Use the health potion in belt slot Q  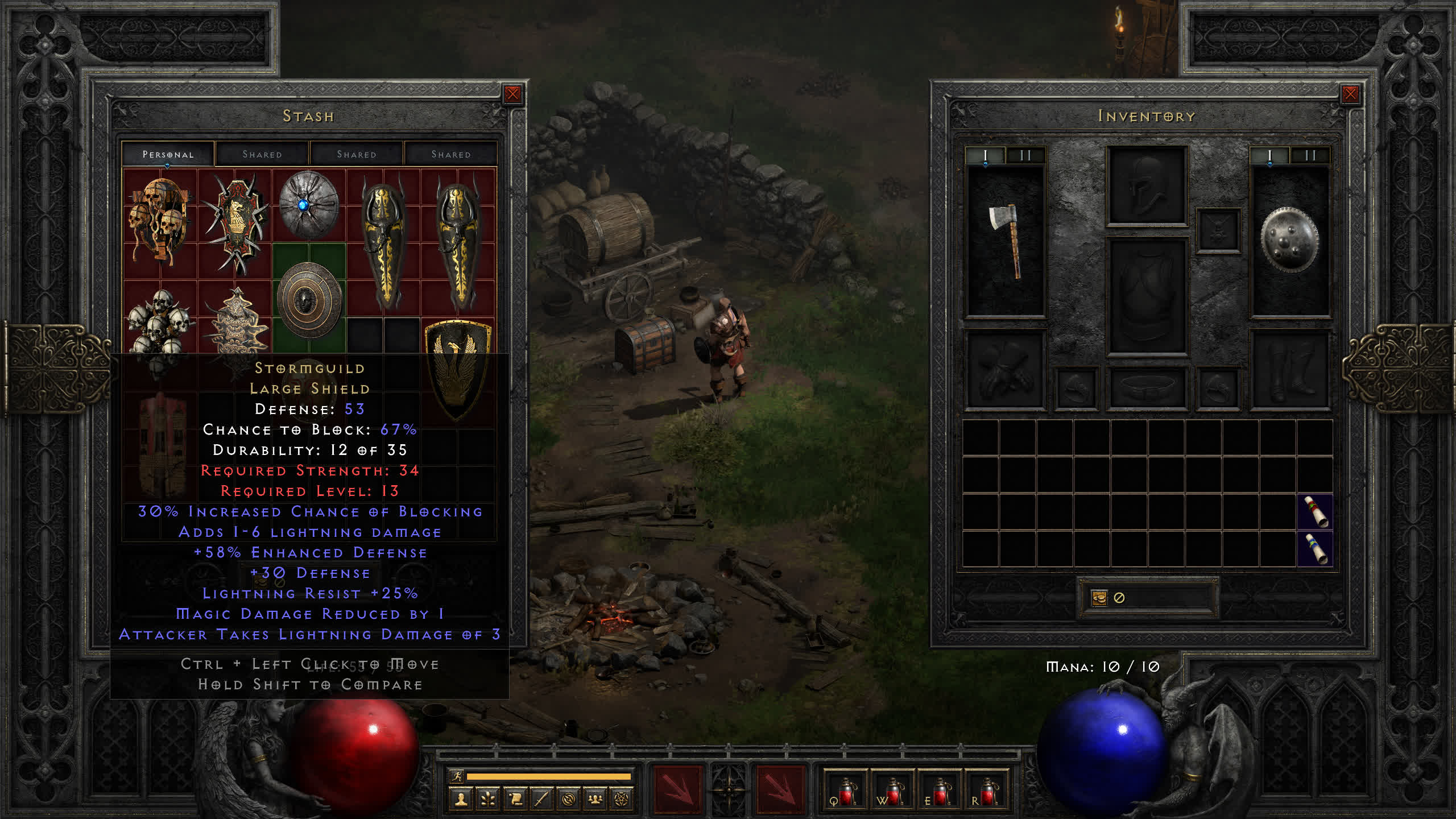(x=845, y=792)
